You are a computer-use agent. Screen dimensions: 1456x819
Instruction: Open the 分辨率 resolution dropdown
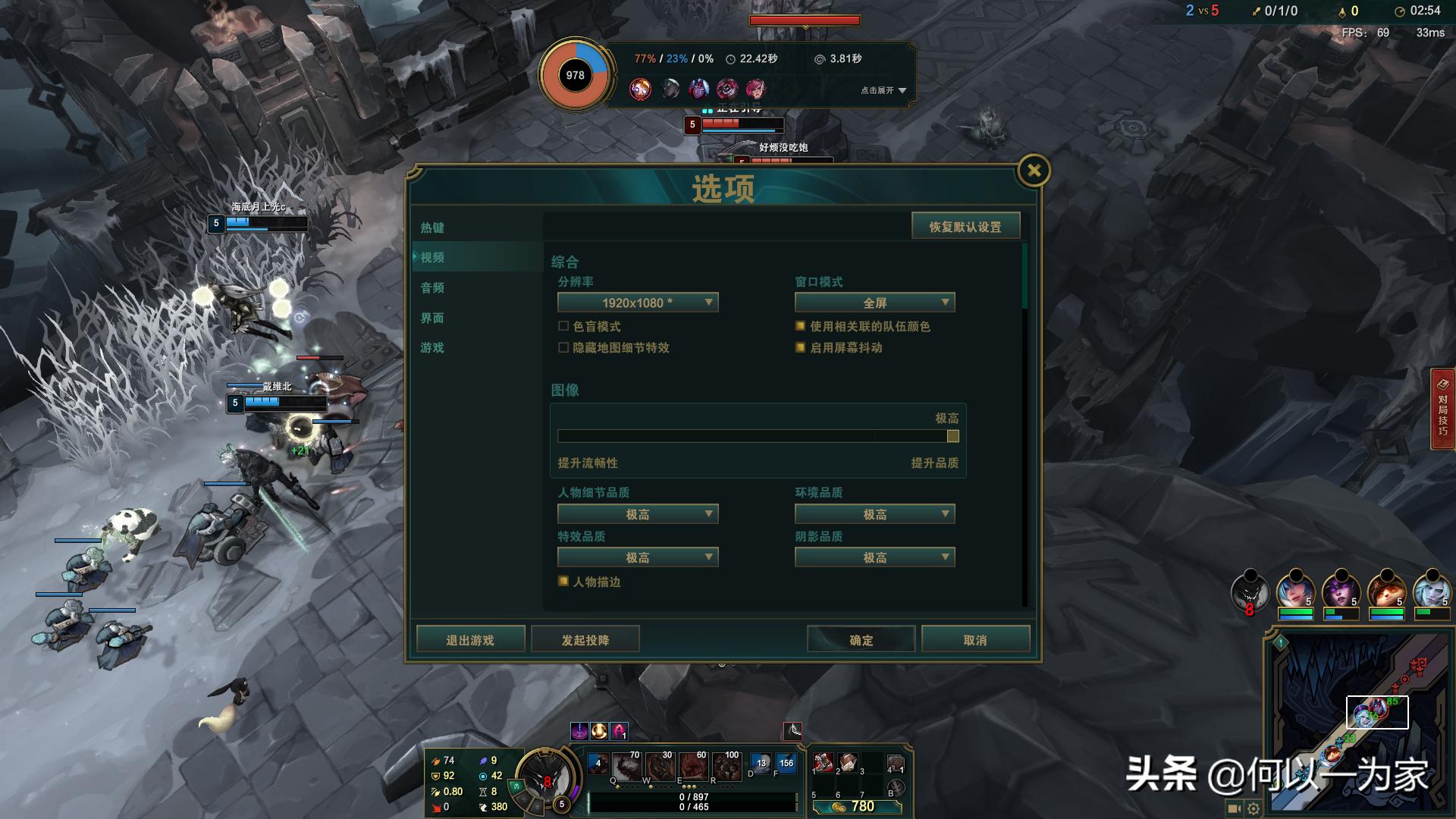(x=637, y=302)
